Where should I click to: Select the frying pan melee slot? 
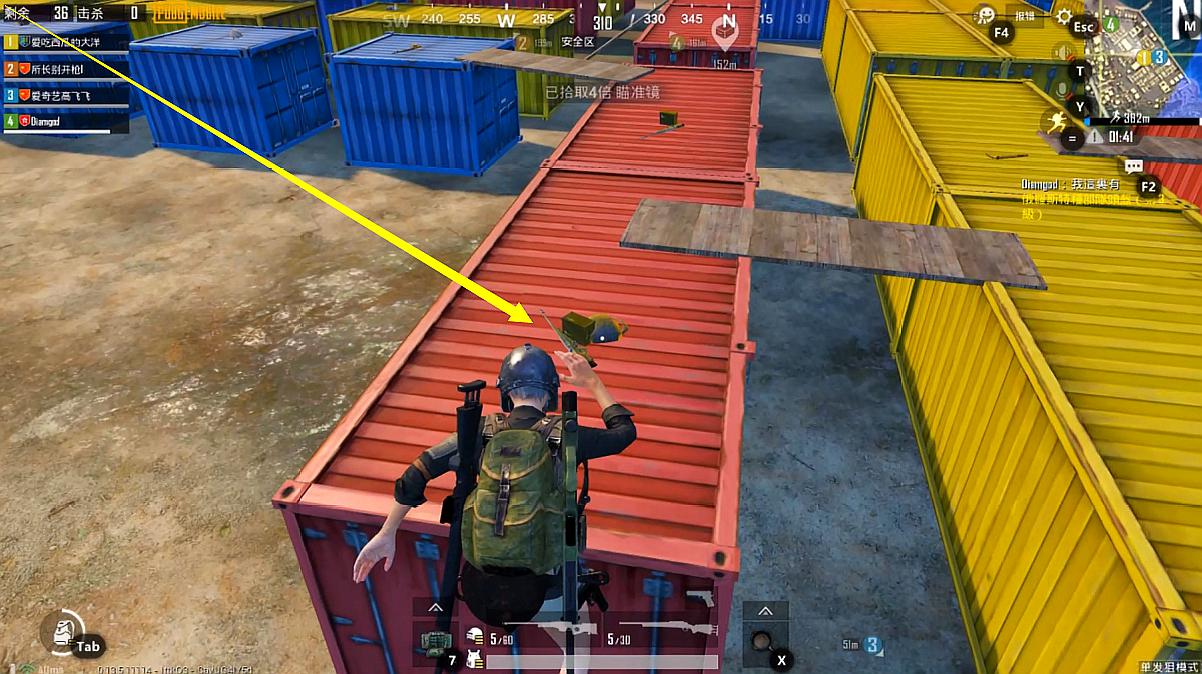(762, 641)
